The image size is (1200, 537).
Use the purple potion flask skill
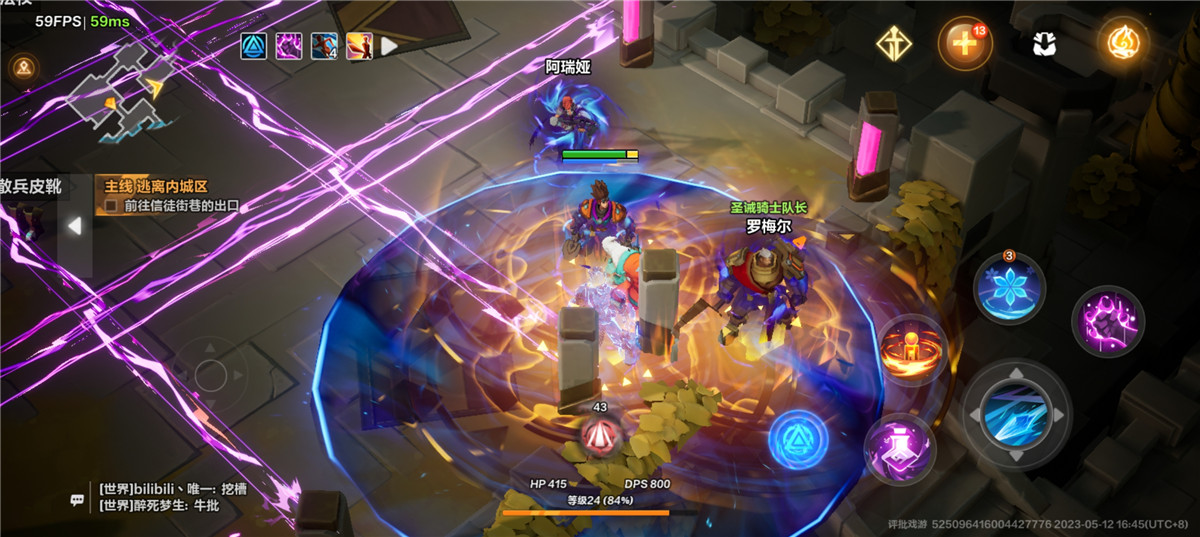(898, 446)
